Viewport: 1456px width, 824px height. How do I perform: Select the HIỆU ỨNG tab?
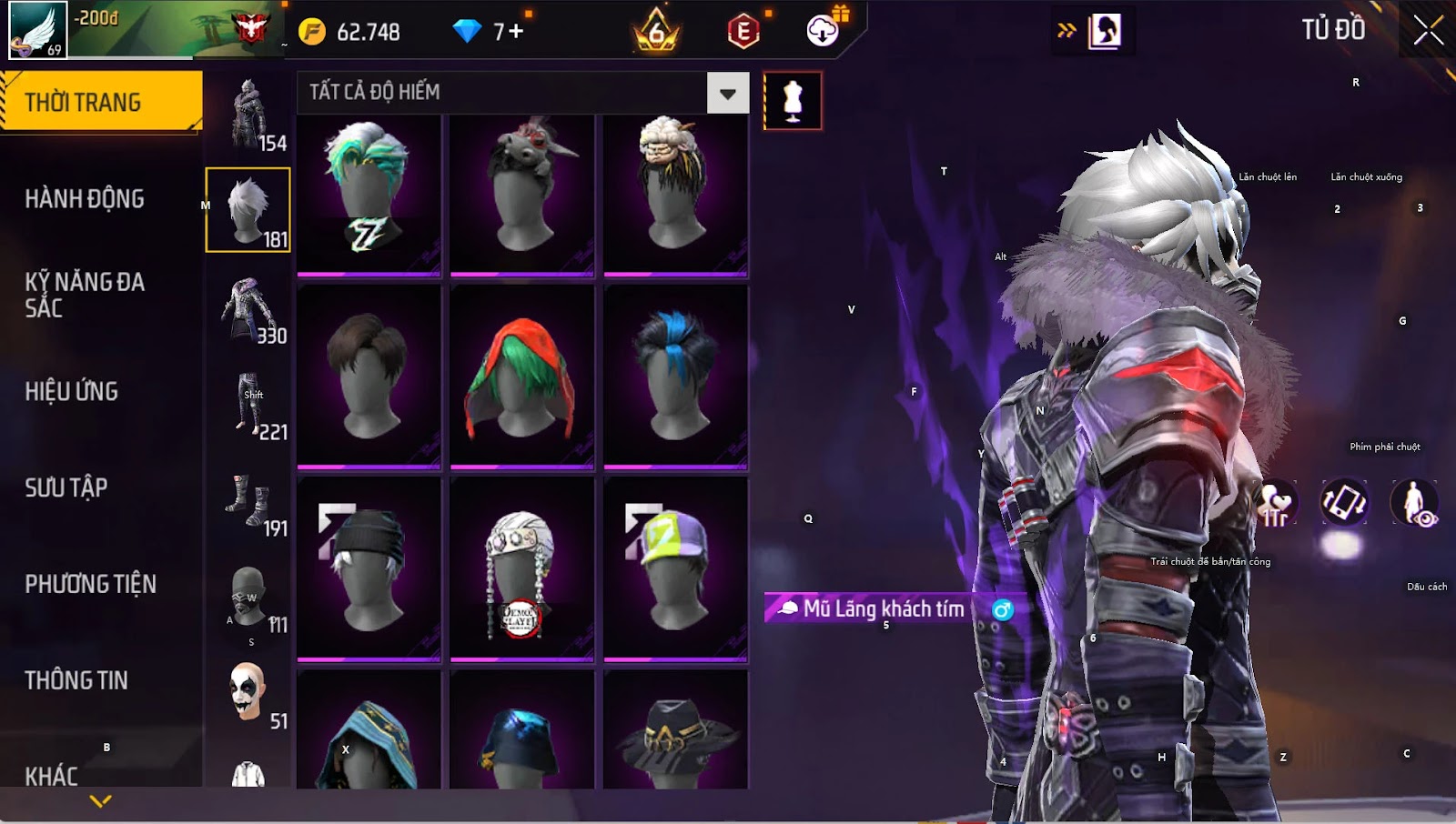(x=72, y=391)
